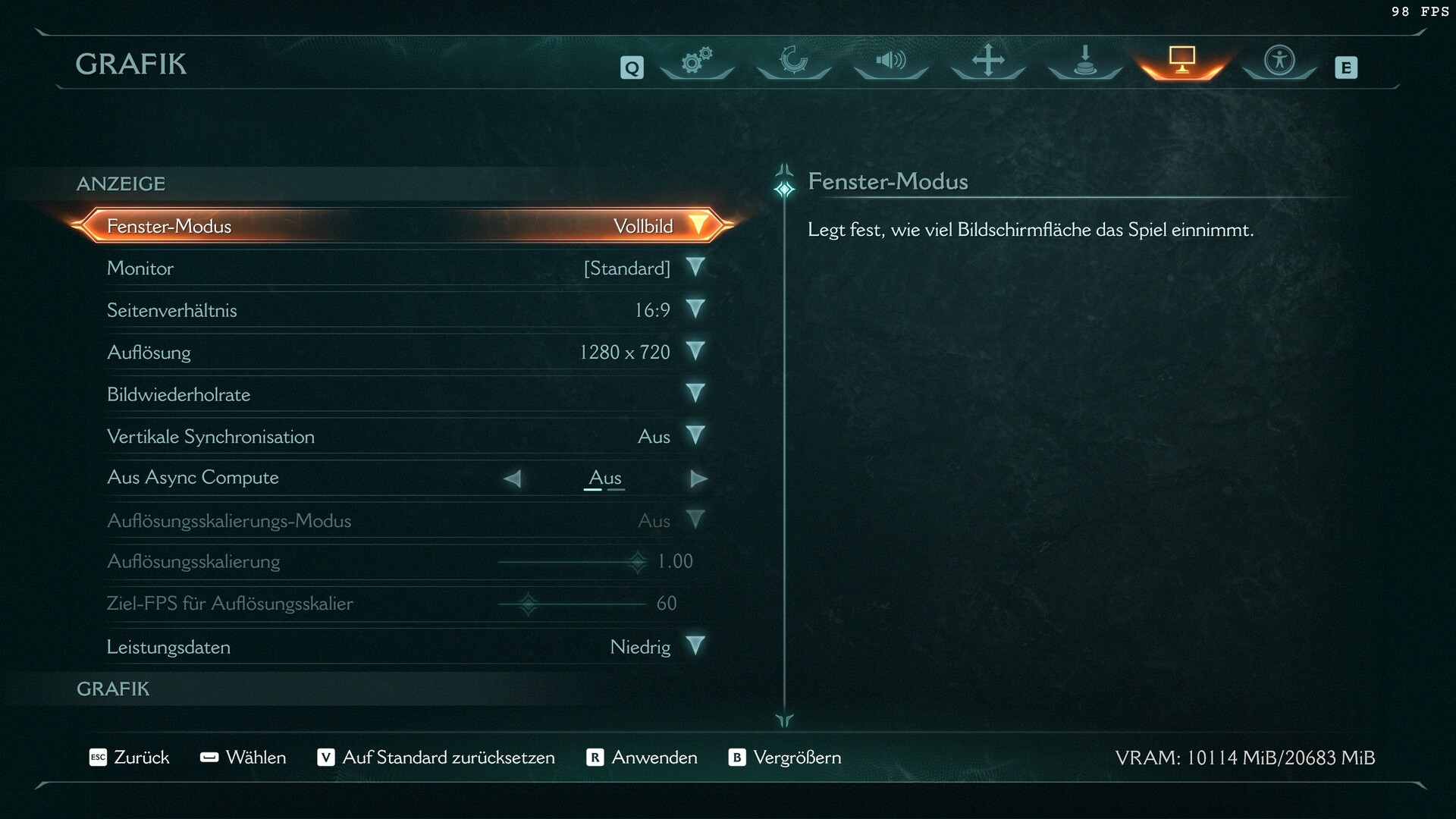Change the Seitenverhältnis setting
Image resolution: width=1456 pixels, height=819 pixels.
coord(695,309)
